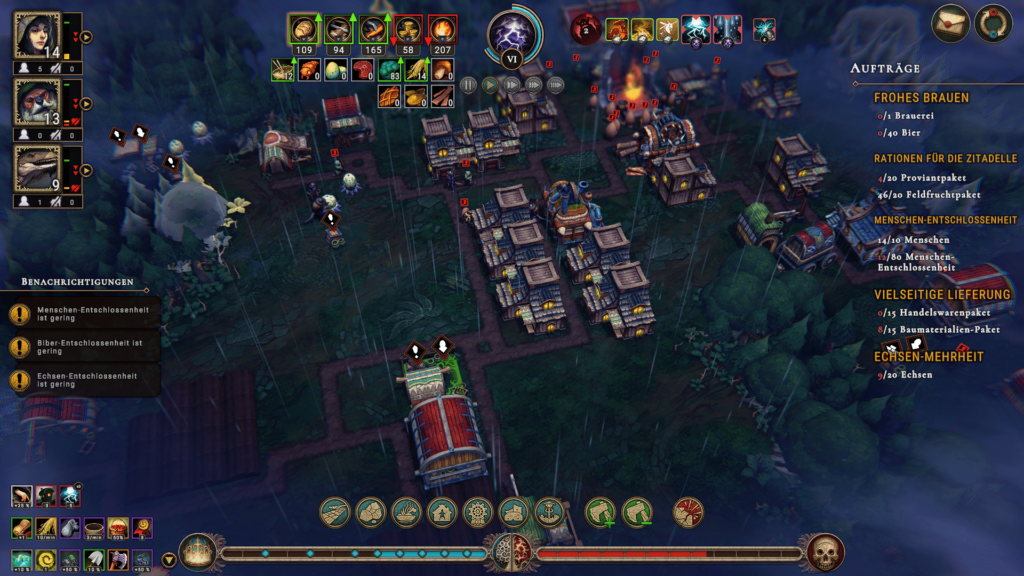The height and width of the screenshot is (576, 1024).
Task: Open the Menschen-Entschlossenheit warning notification
Action: point(82,314)
